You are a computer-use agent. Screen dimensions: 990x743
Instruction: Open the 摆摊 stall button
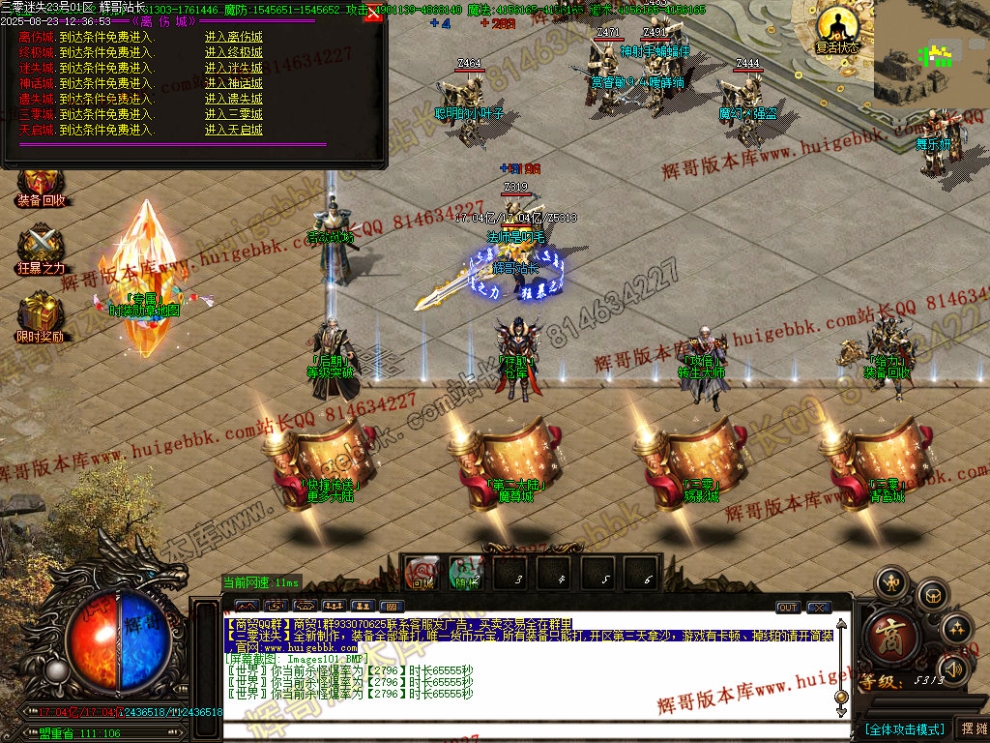click(x=973, y=729)
